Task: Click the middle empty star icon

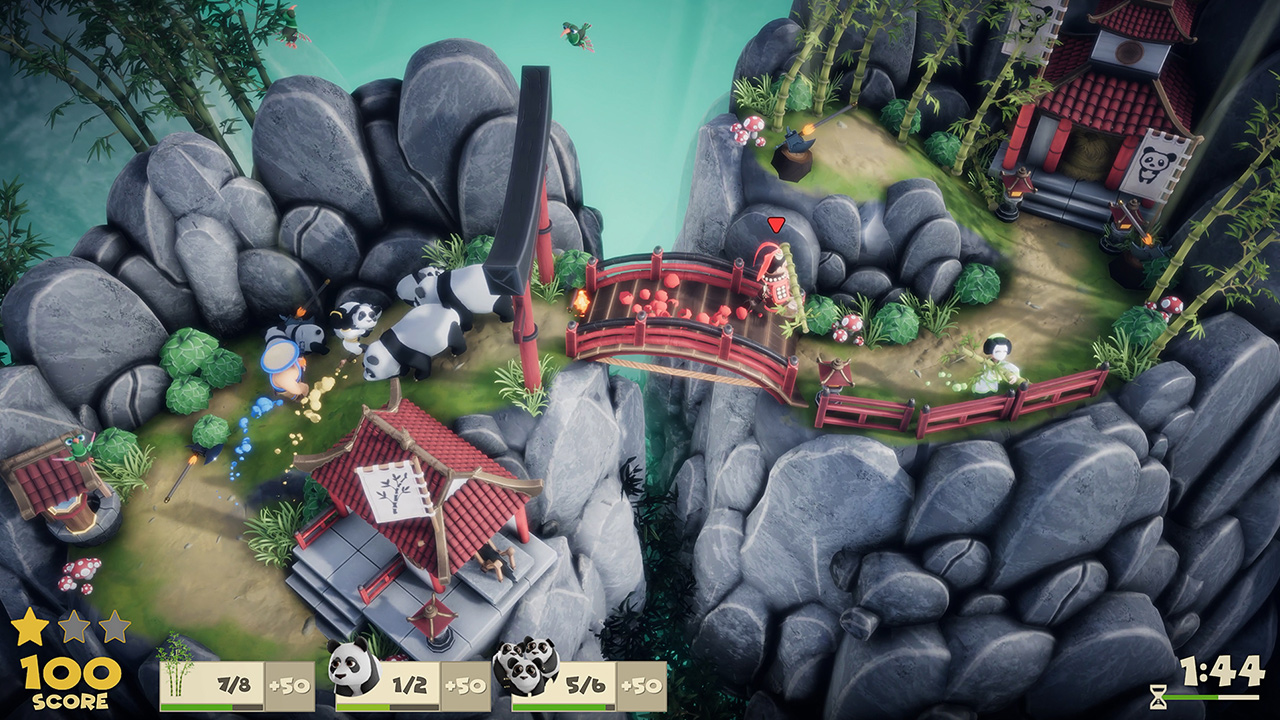Action: point(72,626)
